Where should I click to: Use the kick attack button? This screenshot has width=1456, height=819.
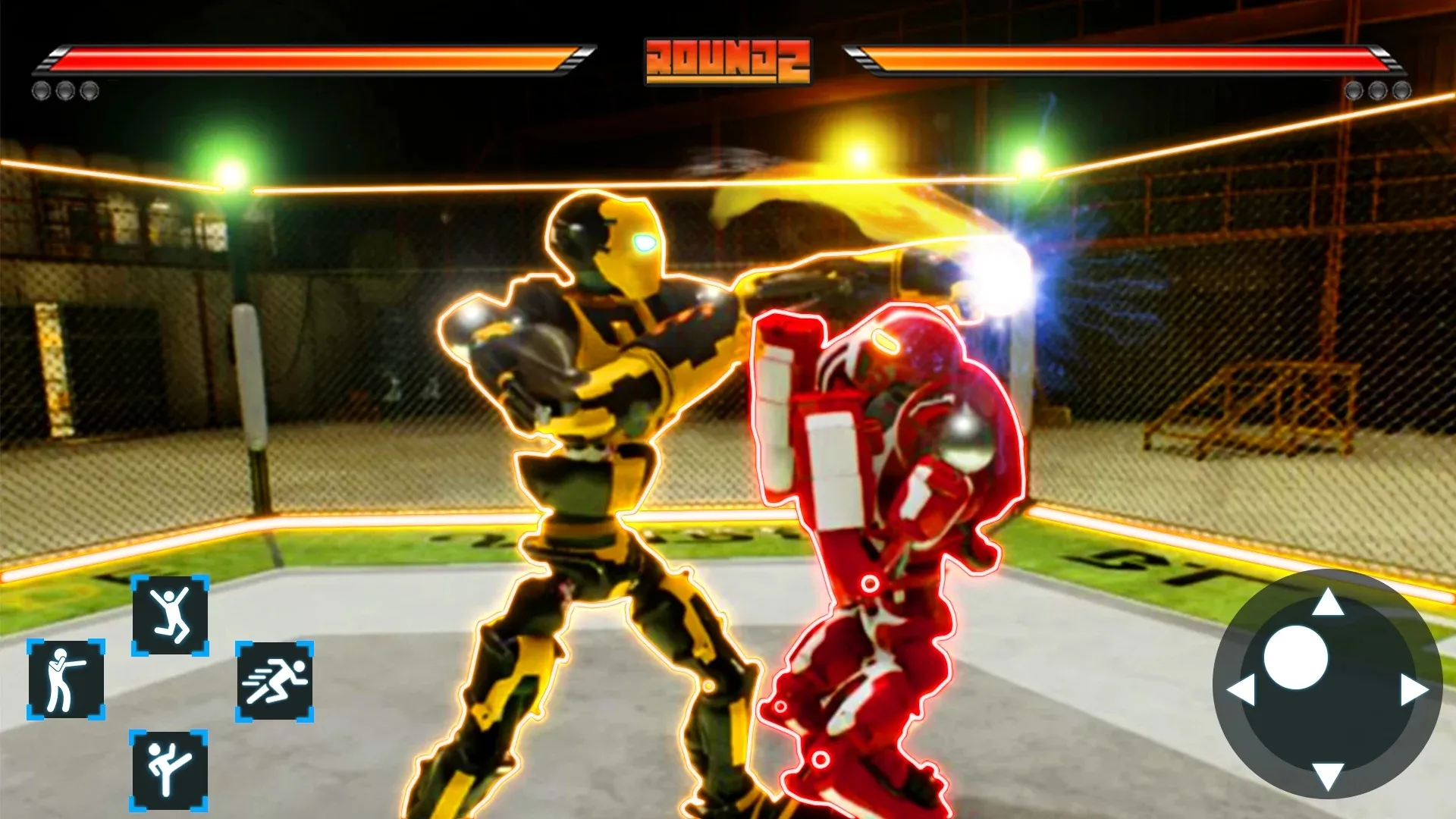pyautogui.click(x=168, y=770)
